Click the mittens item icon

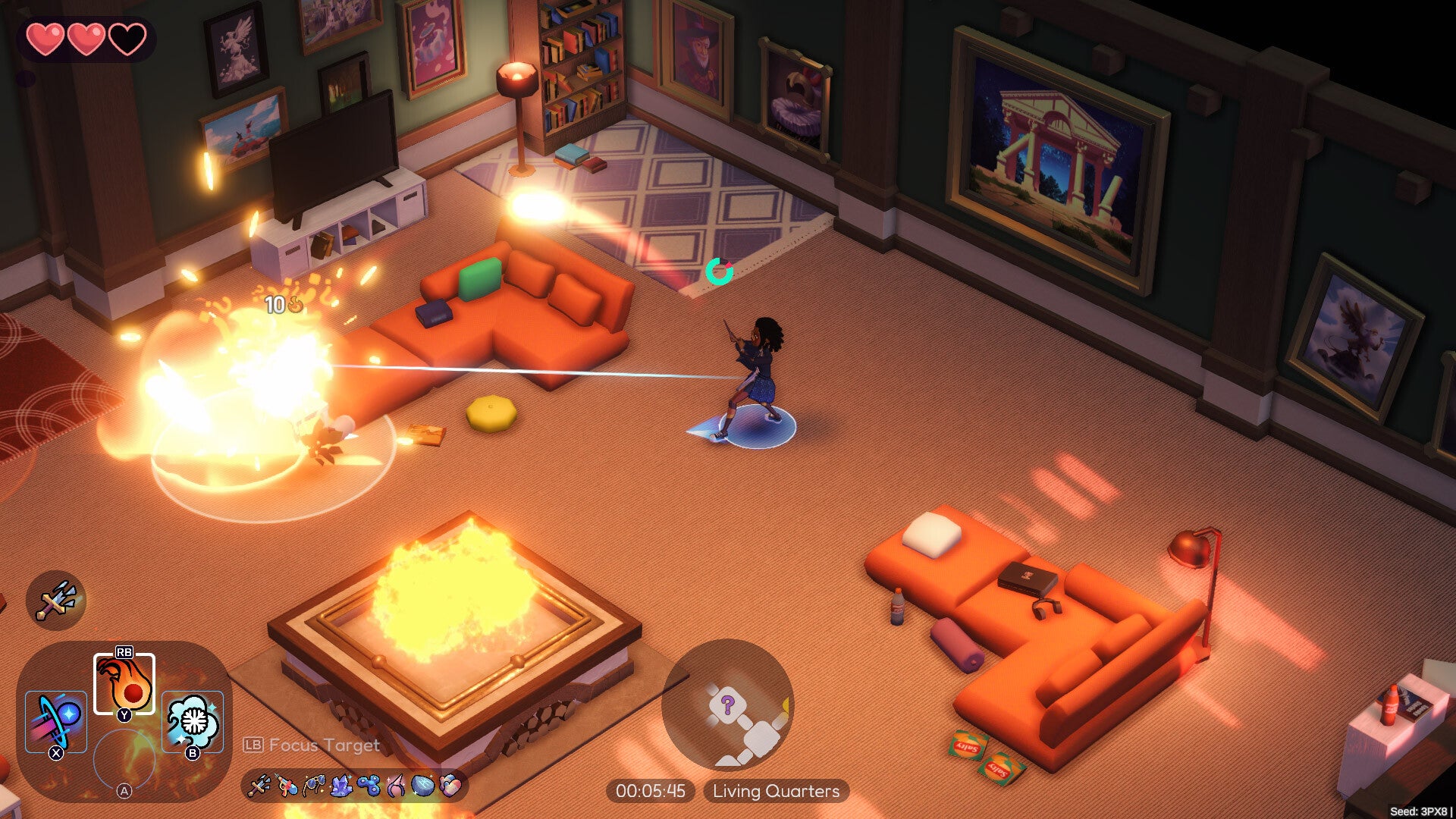[x=450, y=786]
